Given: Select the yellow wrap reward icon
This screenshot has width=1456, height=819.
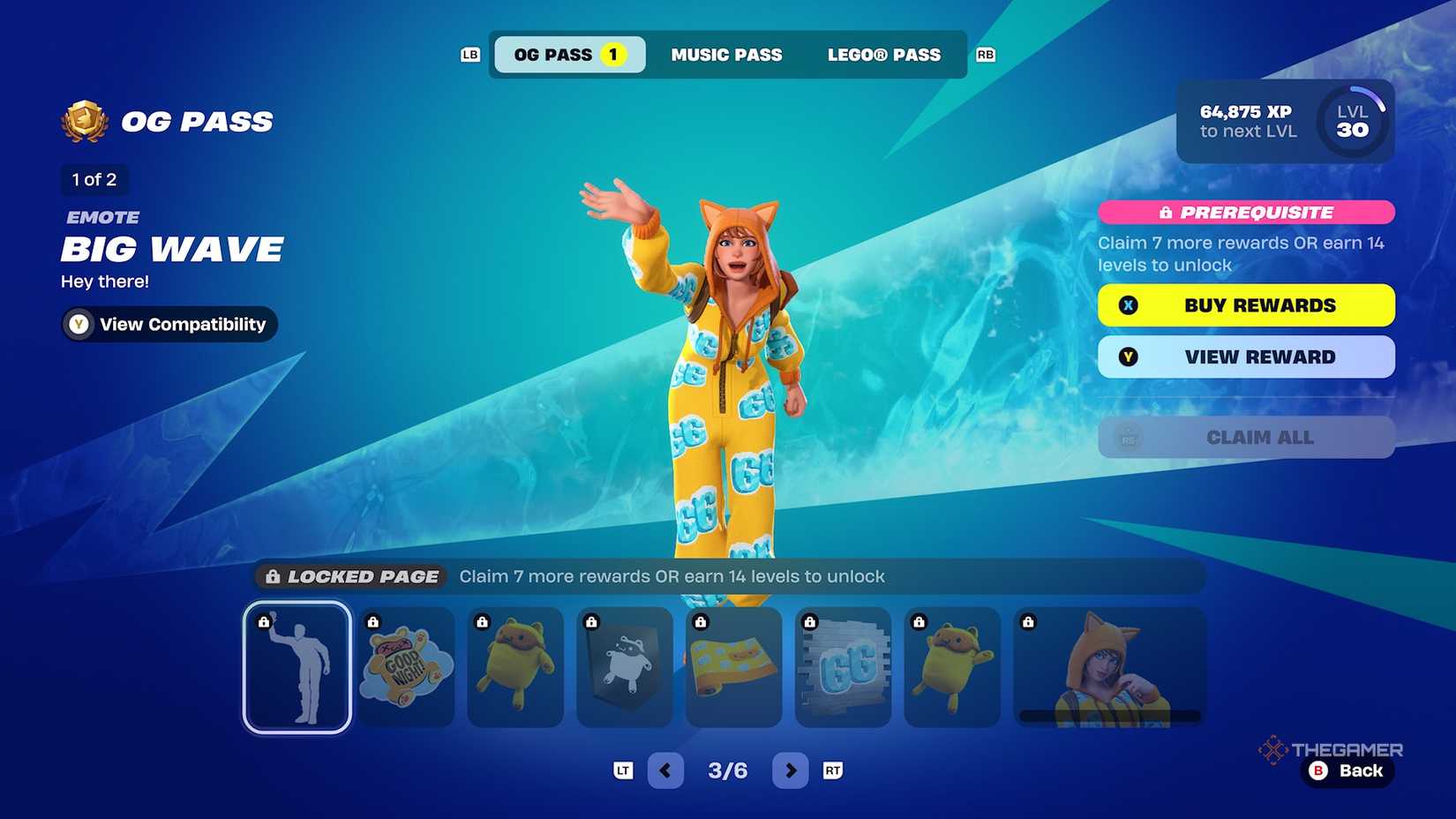Looking at the screenshot, I should (x=734, y=666).
